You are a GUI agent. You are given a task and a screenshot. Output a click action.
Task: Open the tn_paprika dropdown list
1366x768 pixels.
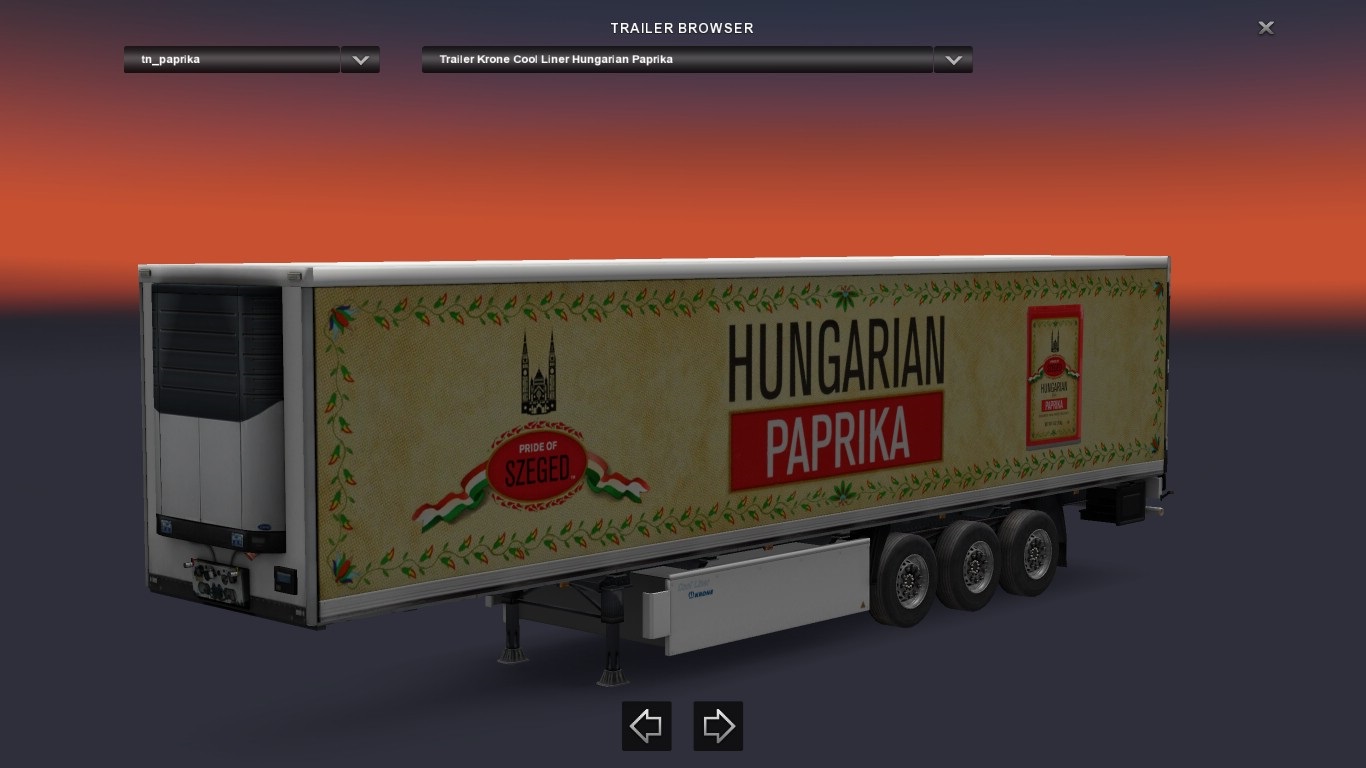tap(360, 60)
